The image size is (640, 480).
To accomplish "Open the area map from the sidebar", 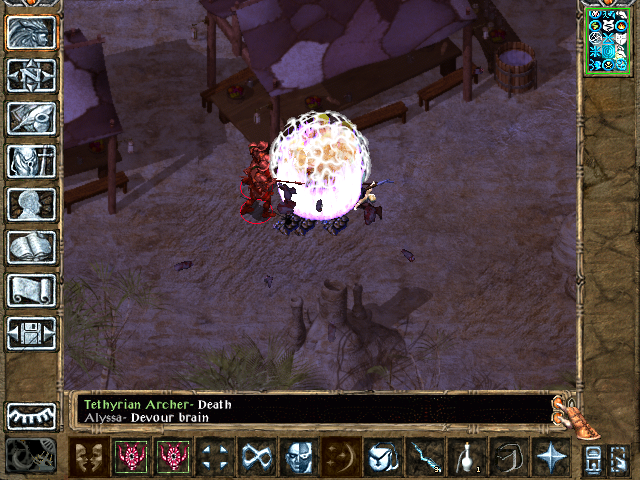I will click(x=32, y=75).
